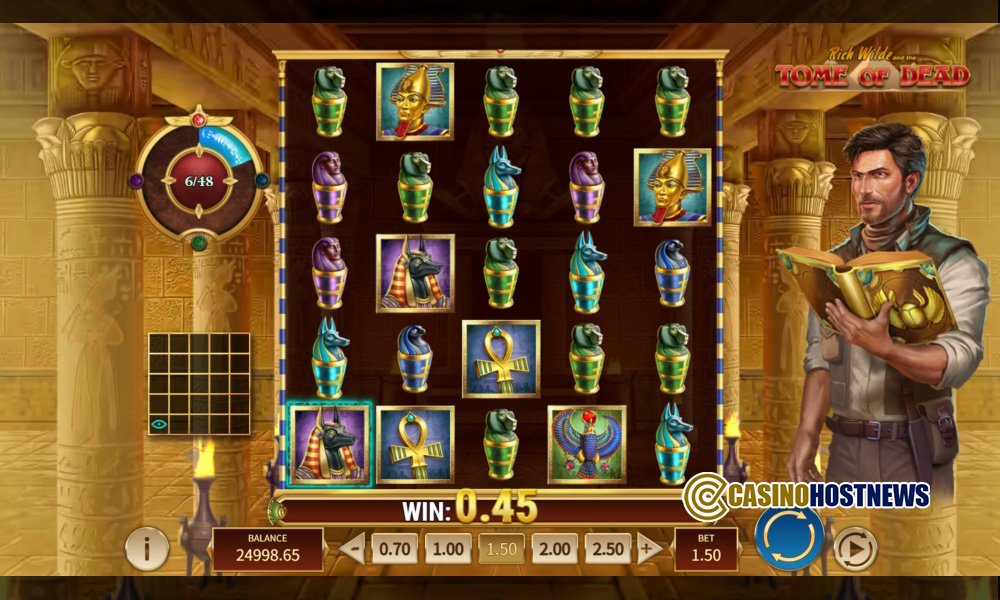Start autoplay with the play-arrow button
This screenshot has height=600, width=1000.
click(x=854, y=548)
